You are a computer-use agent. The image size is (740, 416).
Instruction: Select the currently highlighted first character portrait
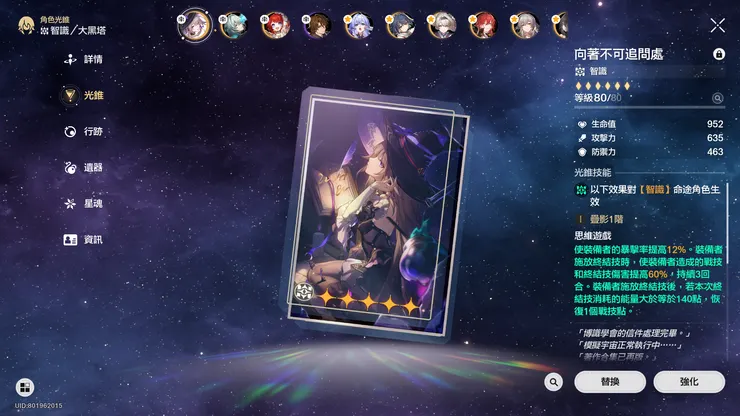pos(191,24)
